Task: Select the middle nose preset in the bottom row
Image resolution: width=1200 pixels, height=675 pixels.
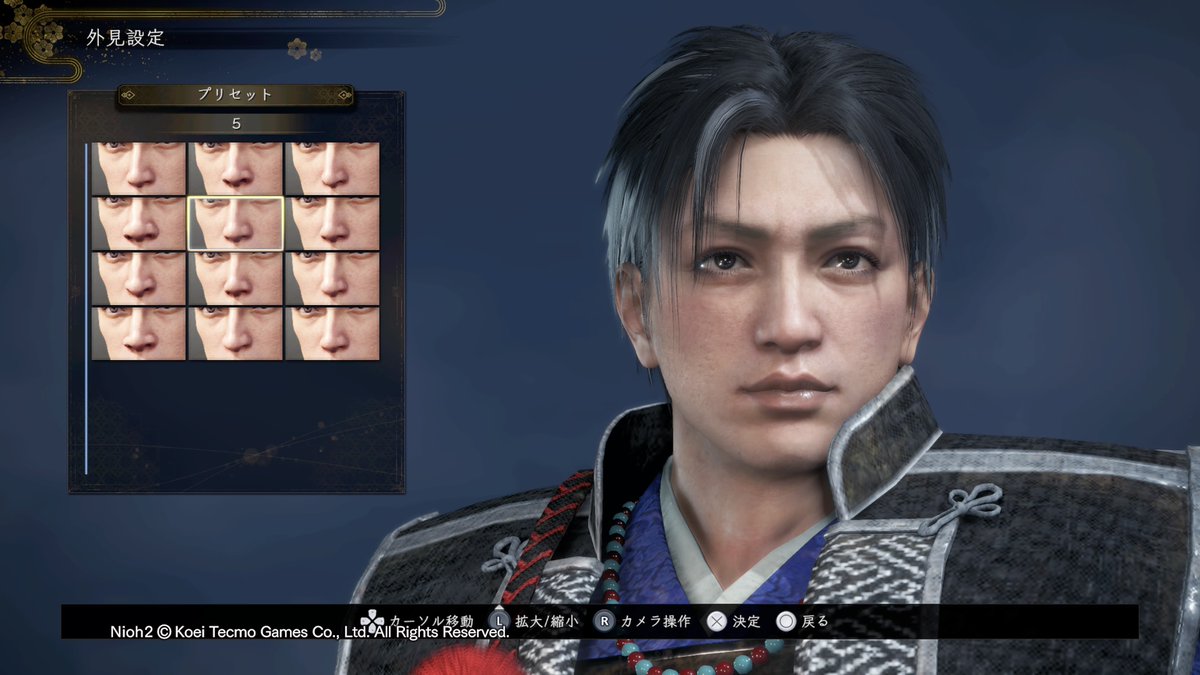Action: [236, 333]
